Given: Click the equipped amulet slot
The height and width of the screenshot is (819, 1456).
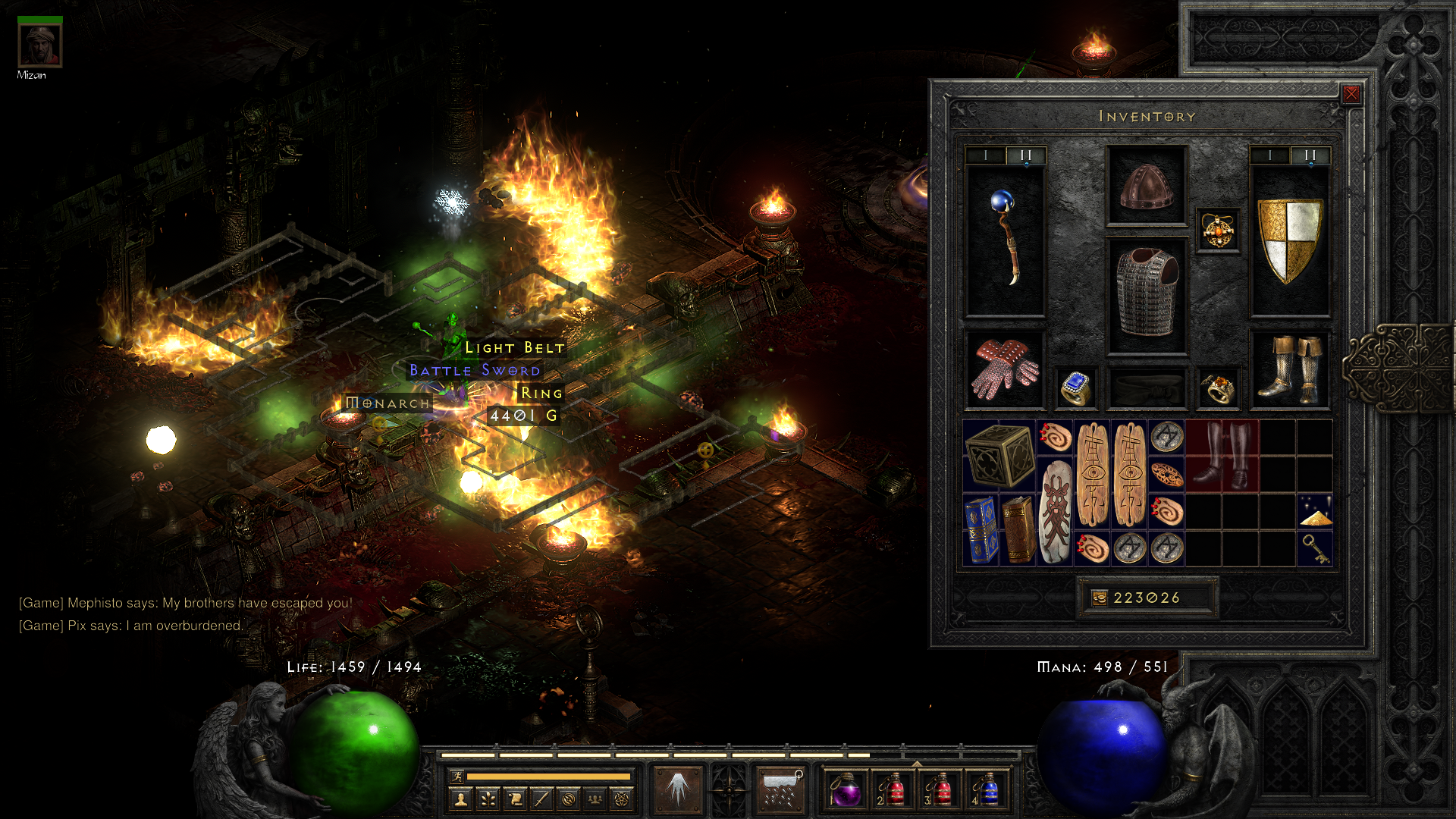Looking at the screenshot, I should click(x=1218, y=230).
